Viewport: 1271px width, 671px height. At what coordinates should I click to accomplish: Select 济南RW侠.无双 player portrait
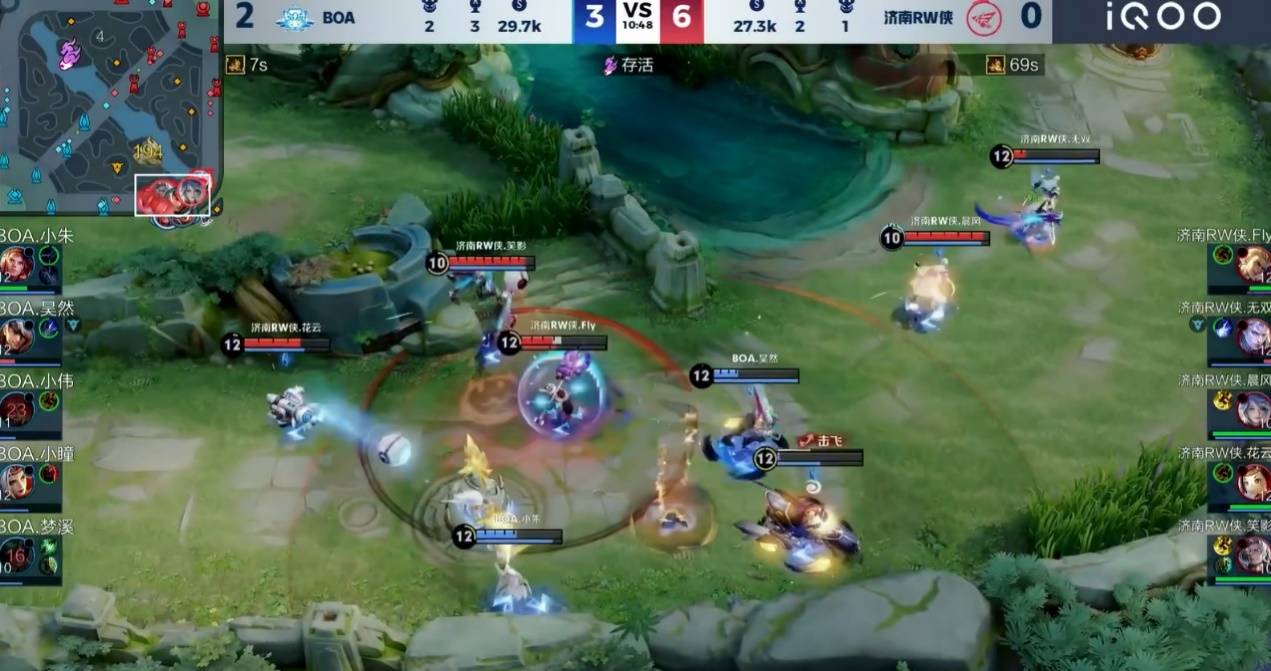pyautogui.click(x=1253, y=338)
